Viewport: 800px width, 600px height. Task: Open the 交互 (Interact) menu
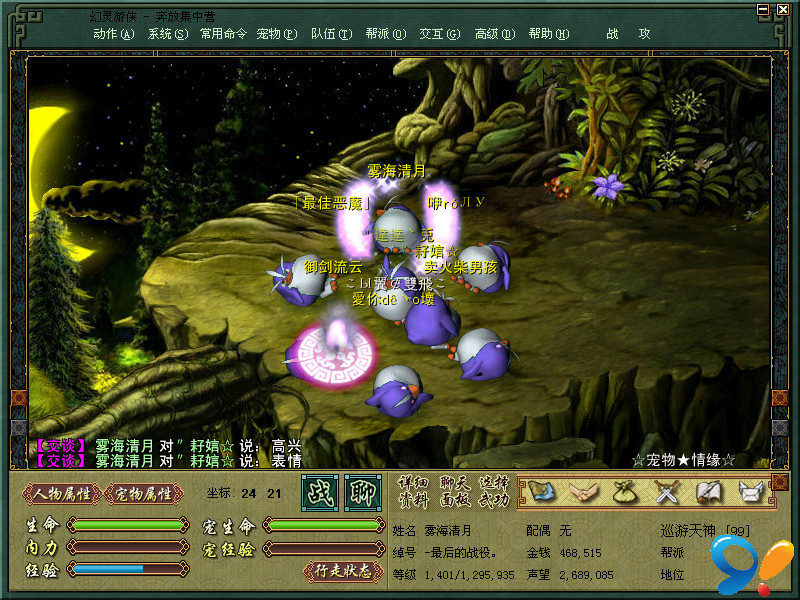click(x=439, y=33)
